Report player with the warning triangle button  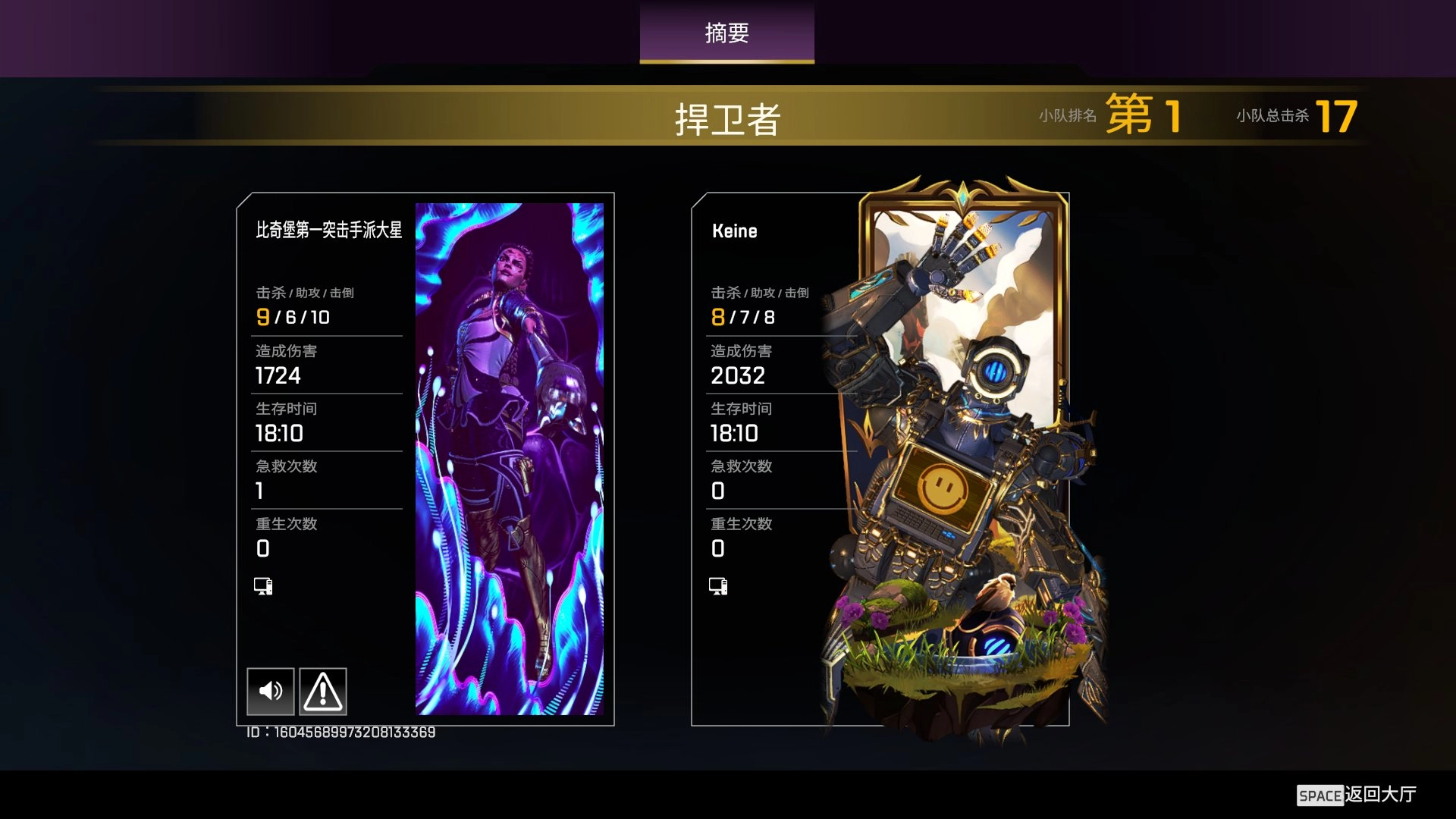(x=323, y=691)
